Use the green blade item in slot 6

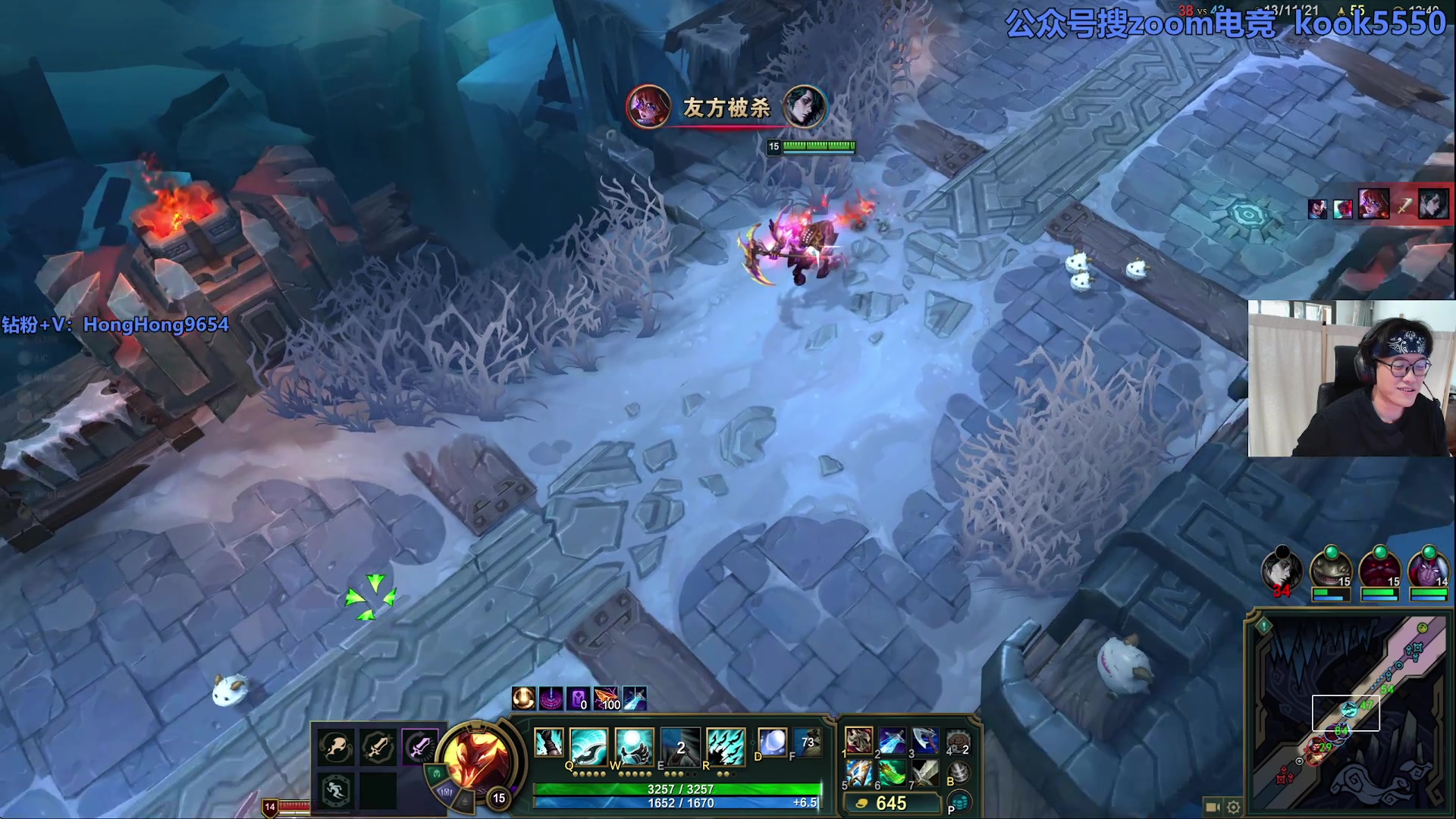[x=892, y=773]
